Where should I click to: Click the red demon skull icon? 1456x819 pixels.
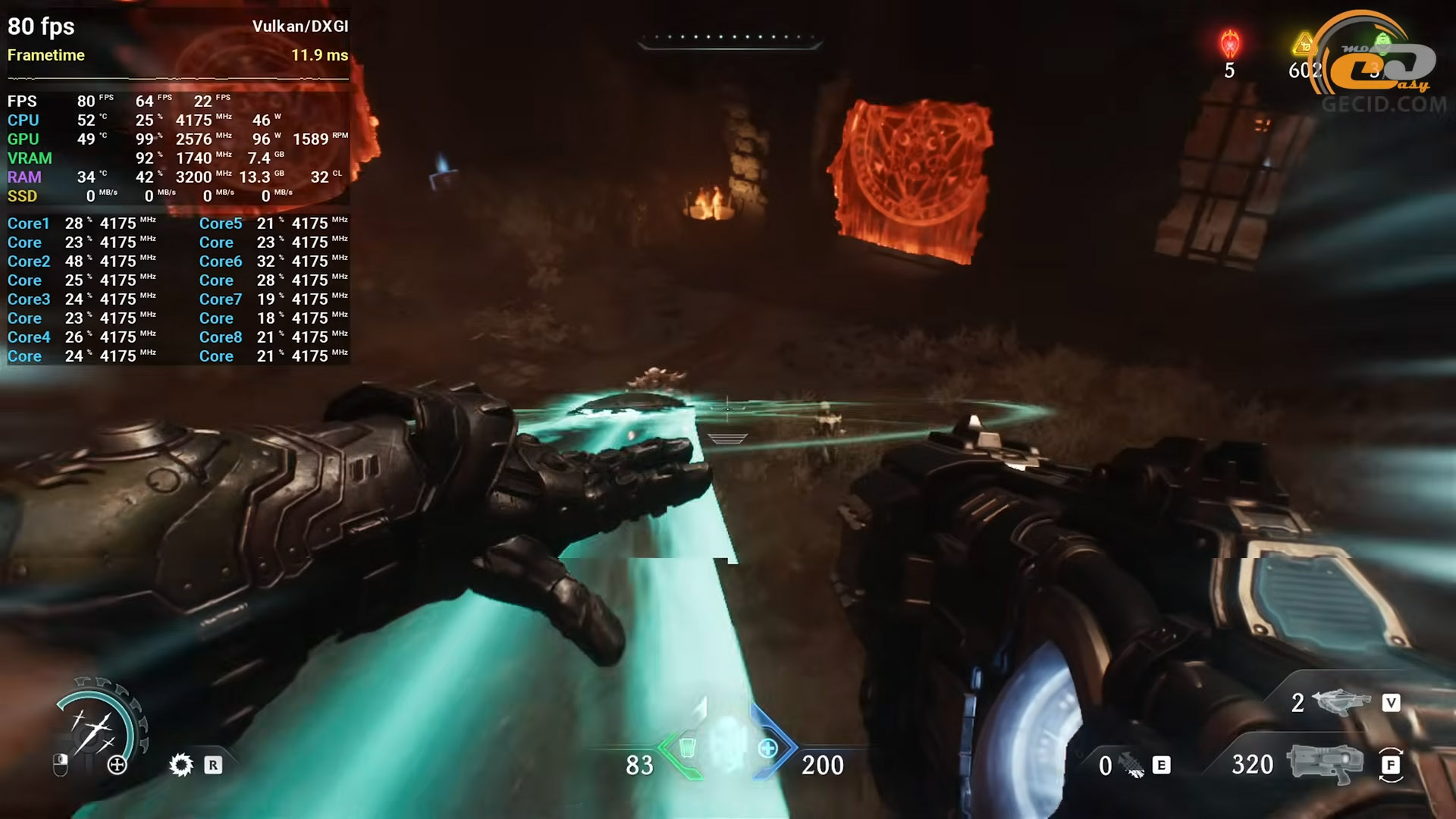tap(1229, 45)
